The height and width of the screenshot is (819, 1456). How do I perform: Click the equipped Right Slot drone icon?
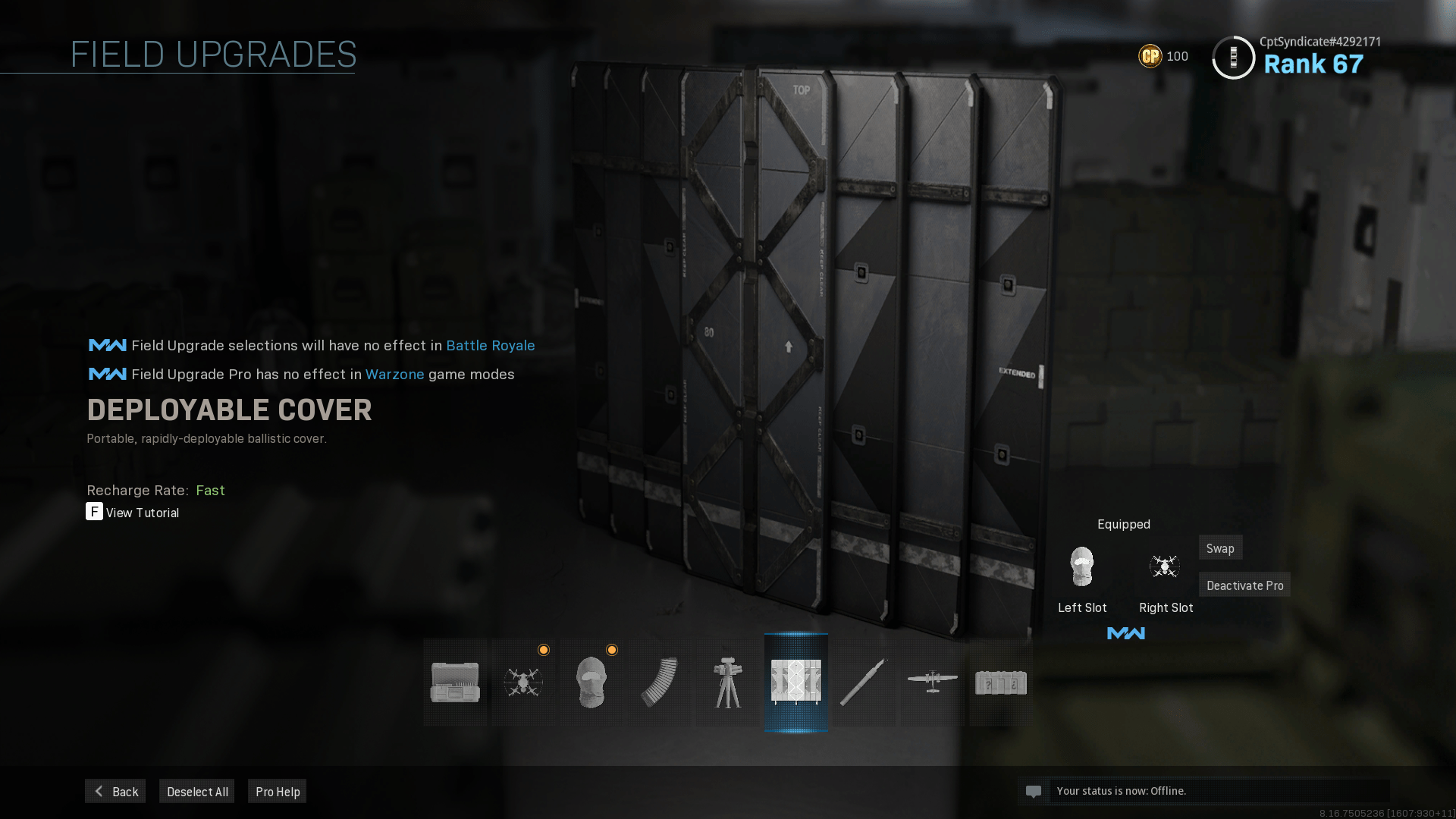1165,566
